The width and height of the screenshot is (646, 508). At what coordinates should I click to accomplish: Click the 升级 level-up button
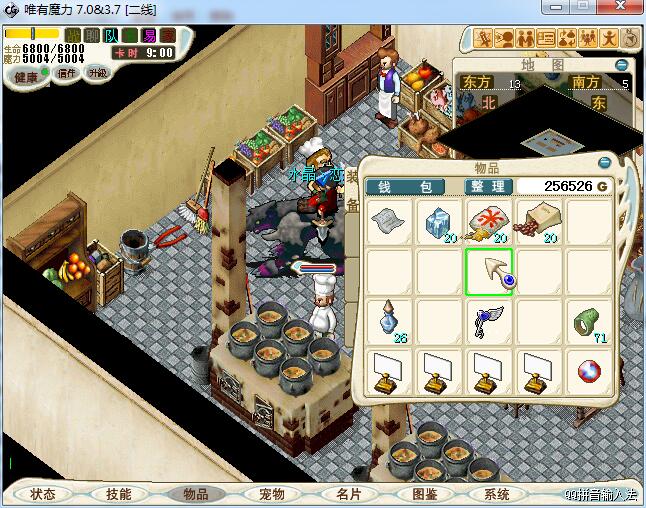(x=97, y=73)
